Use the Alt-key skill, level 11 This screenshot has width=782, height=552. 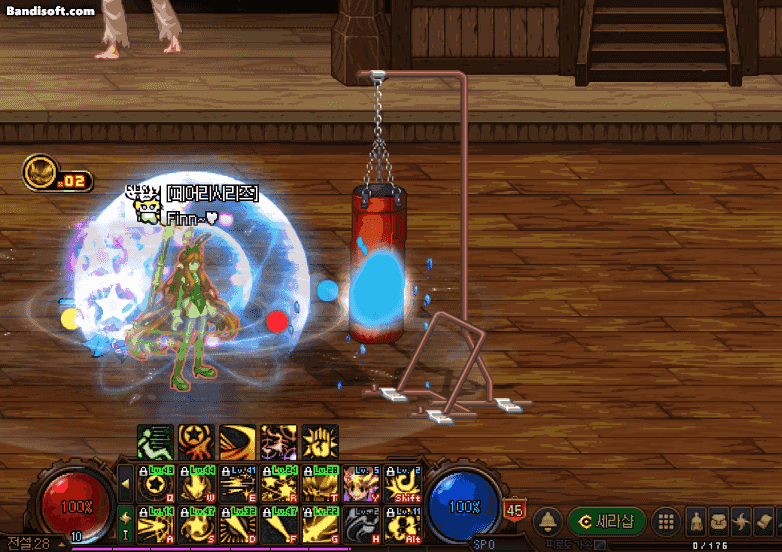[x=402, y=523]
